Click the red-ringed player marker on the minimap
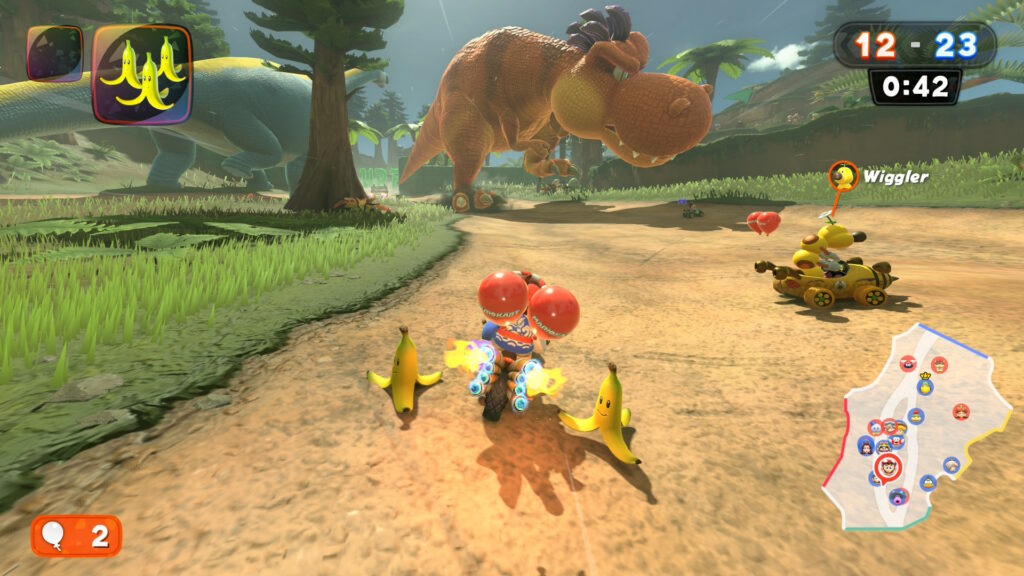The height and width of the screenshot is (576, 1024). [x=886, y=466]
